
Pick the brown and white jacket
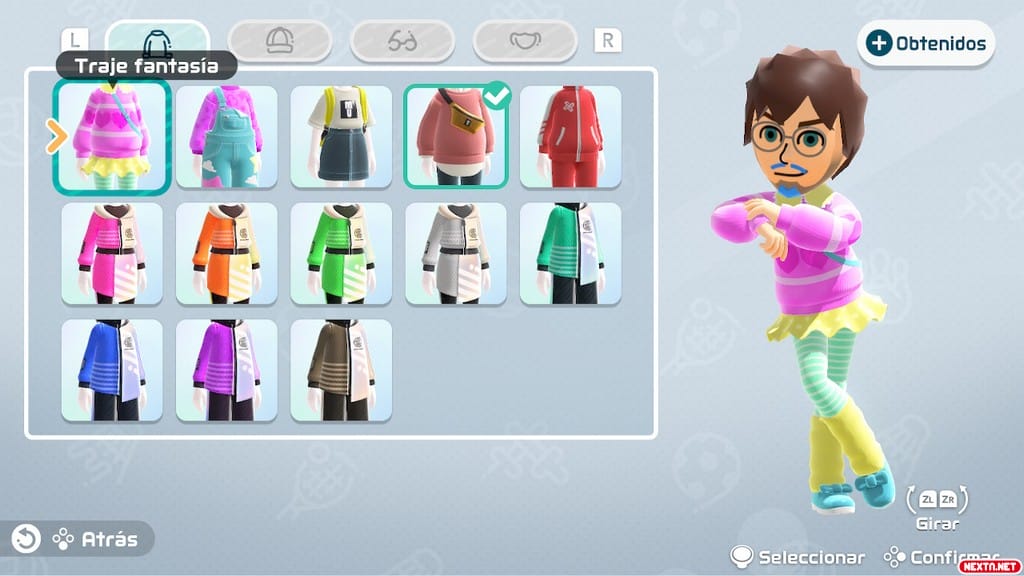point(341,371)
